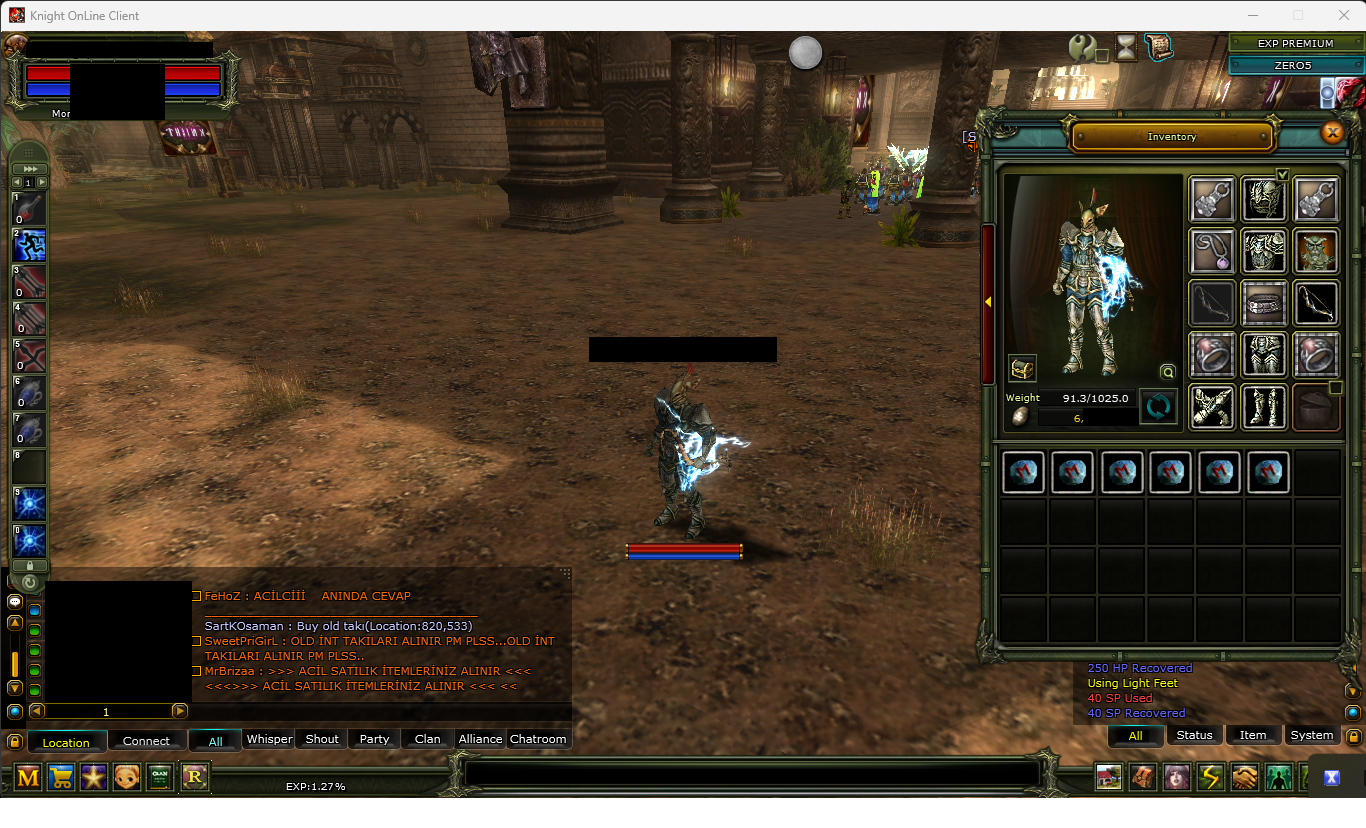Click the handshake trade icon bottom right
Screen dimensions: 1366x828
[1243, 777]
